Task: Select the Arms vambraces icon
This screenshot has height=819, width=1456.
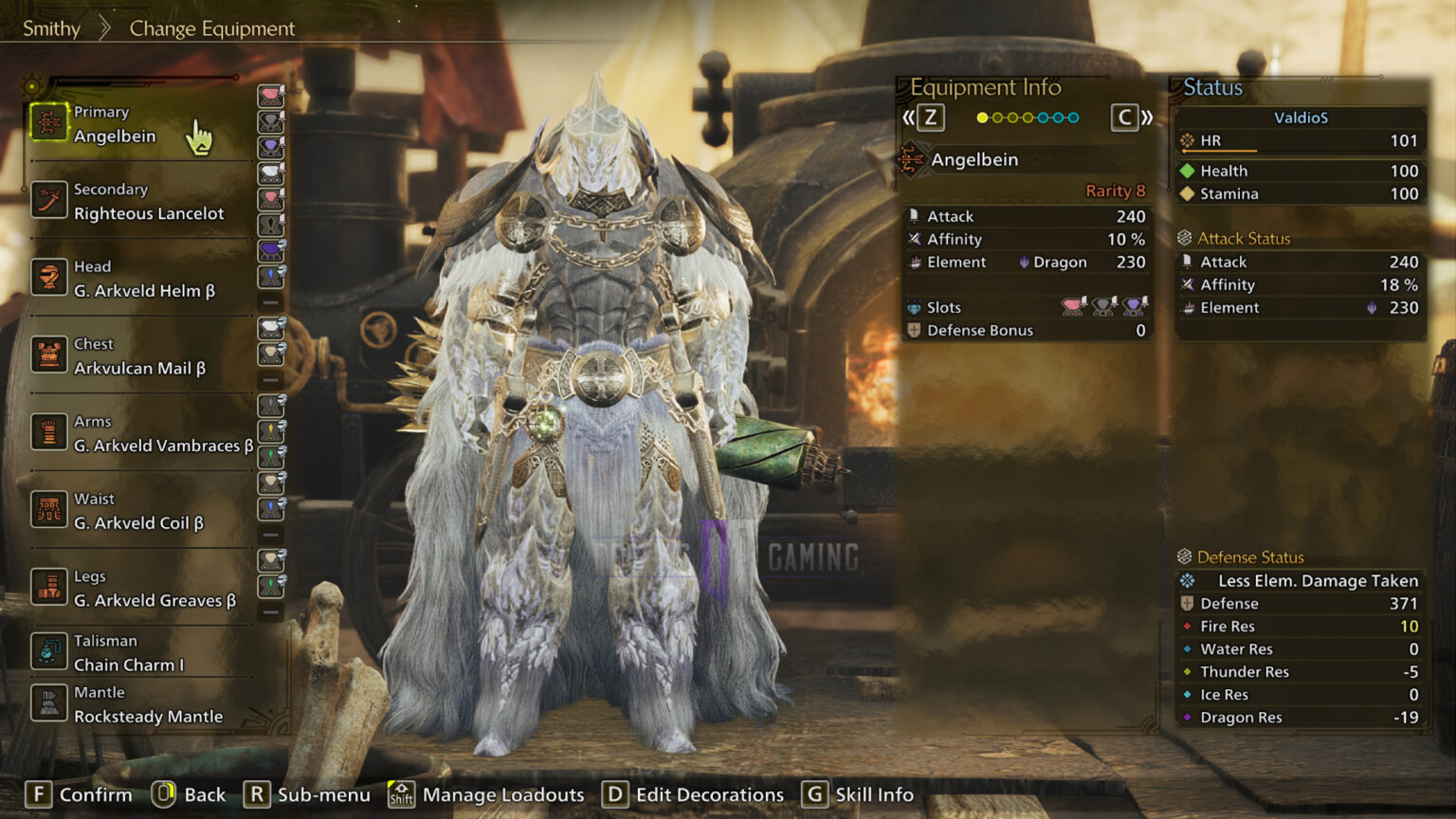Action: pos(49,433)
